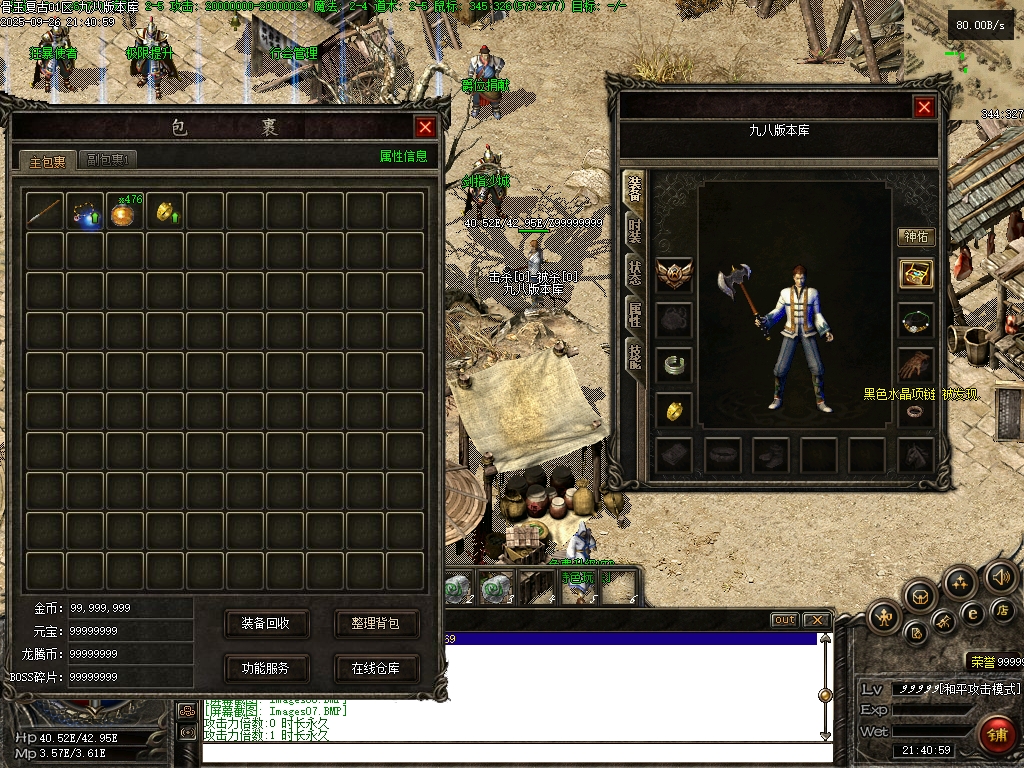
Task: Select the spear item in the bag
Action: [45, 211]
